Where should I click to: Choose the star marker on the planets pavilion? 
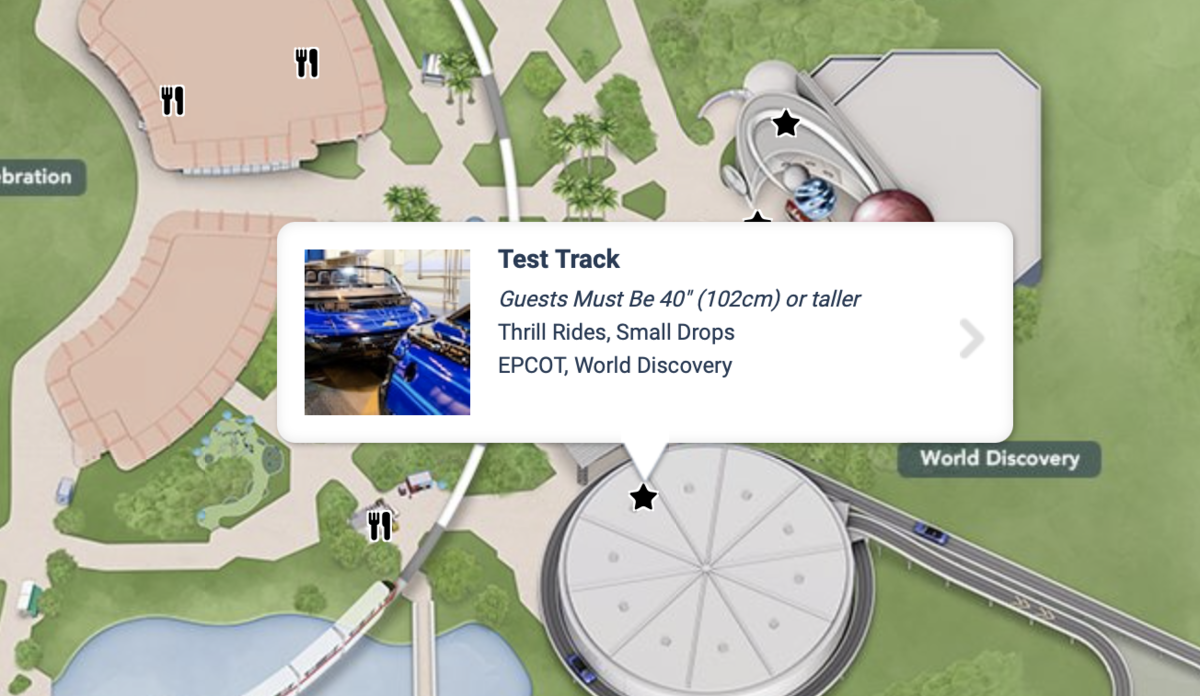click(786, 124)
